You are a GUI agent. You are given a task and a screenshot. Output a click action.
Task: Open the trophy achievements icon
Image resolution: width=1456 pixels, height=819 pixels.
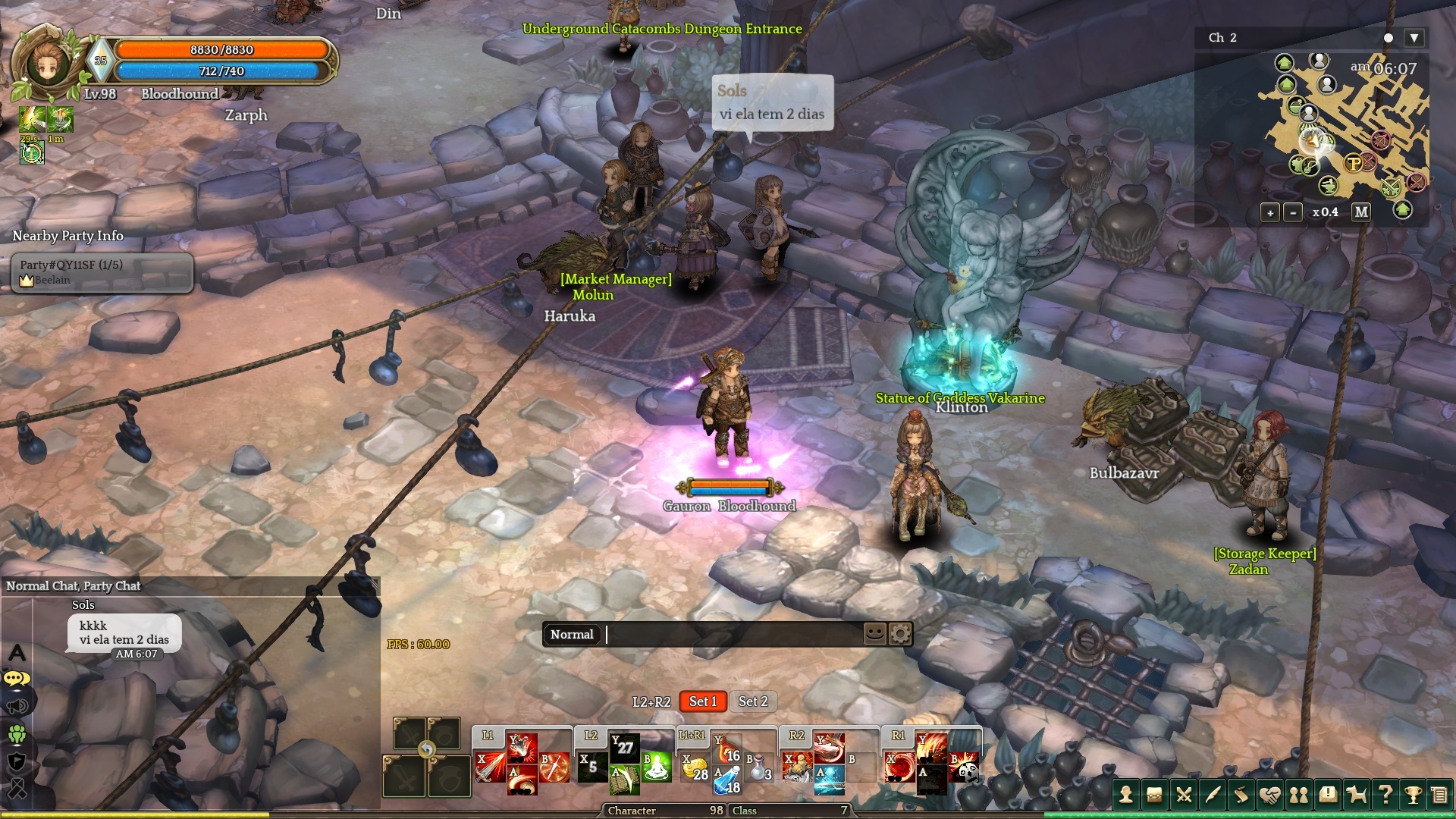(1413, 795)
